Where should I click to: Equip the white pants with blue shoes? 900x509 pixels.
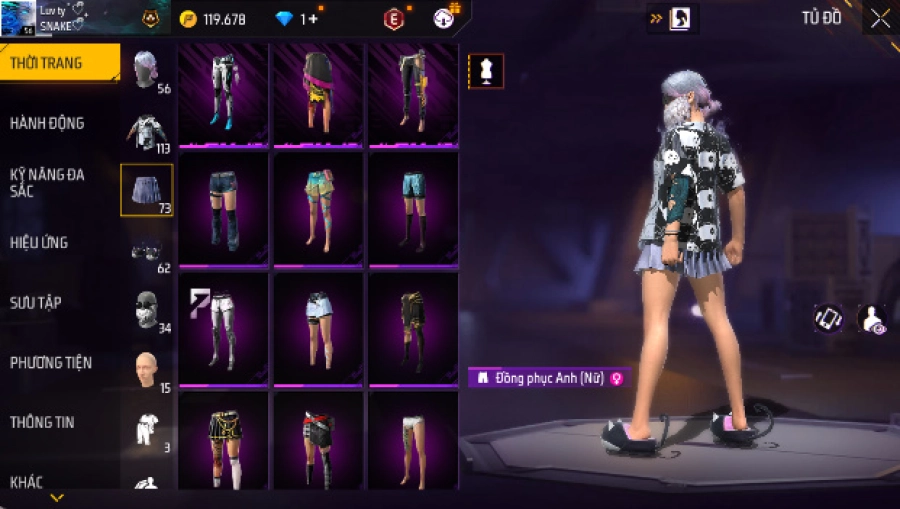click(x=222, y=93)
